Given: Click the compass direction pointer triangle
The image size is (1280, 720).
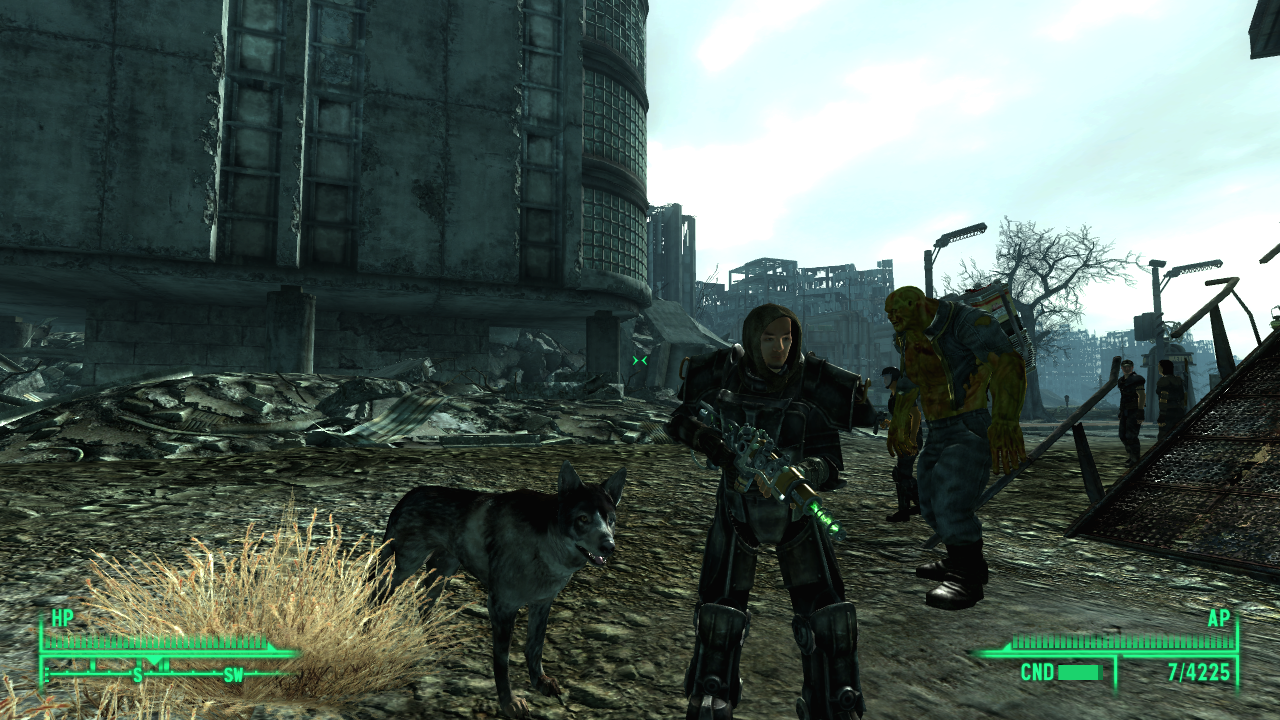Looking at the screenshot, I should 153,661.
